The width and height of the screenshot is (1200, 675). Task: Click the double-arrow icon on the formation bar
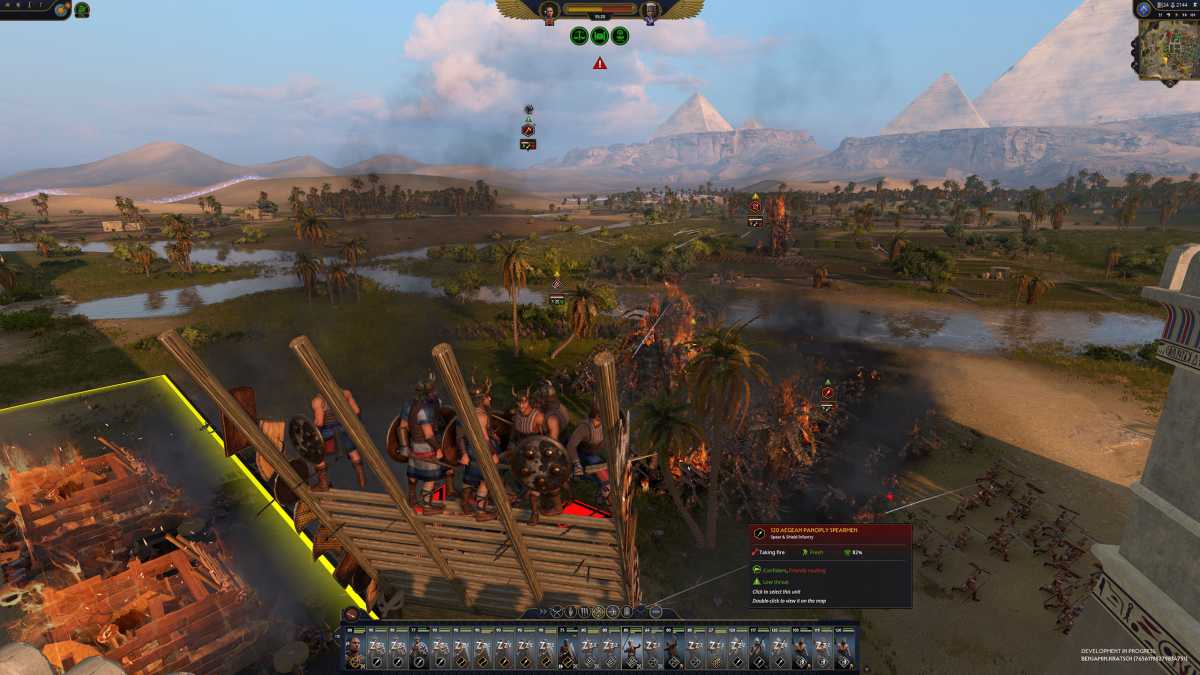pos(541,611)
